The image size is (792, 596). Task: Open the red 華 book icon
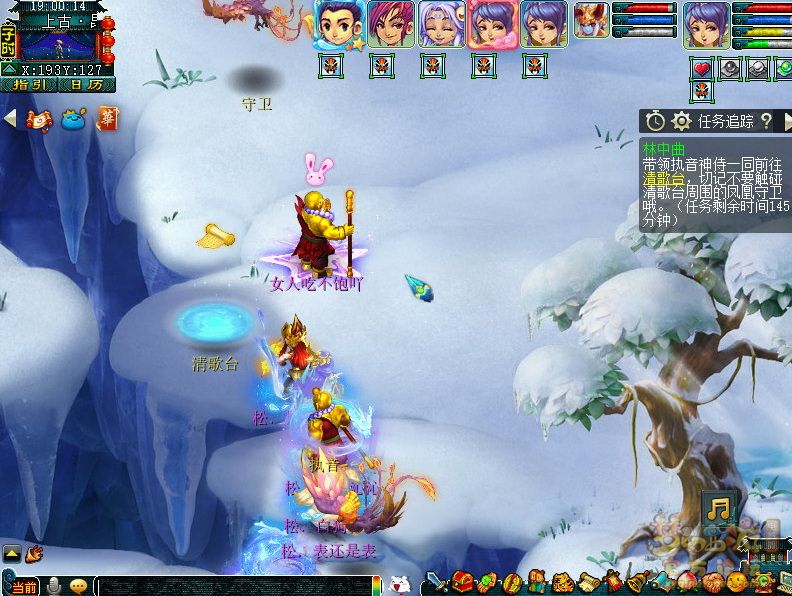tap(107, 119)
